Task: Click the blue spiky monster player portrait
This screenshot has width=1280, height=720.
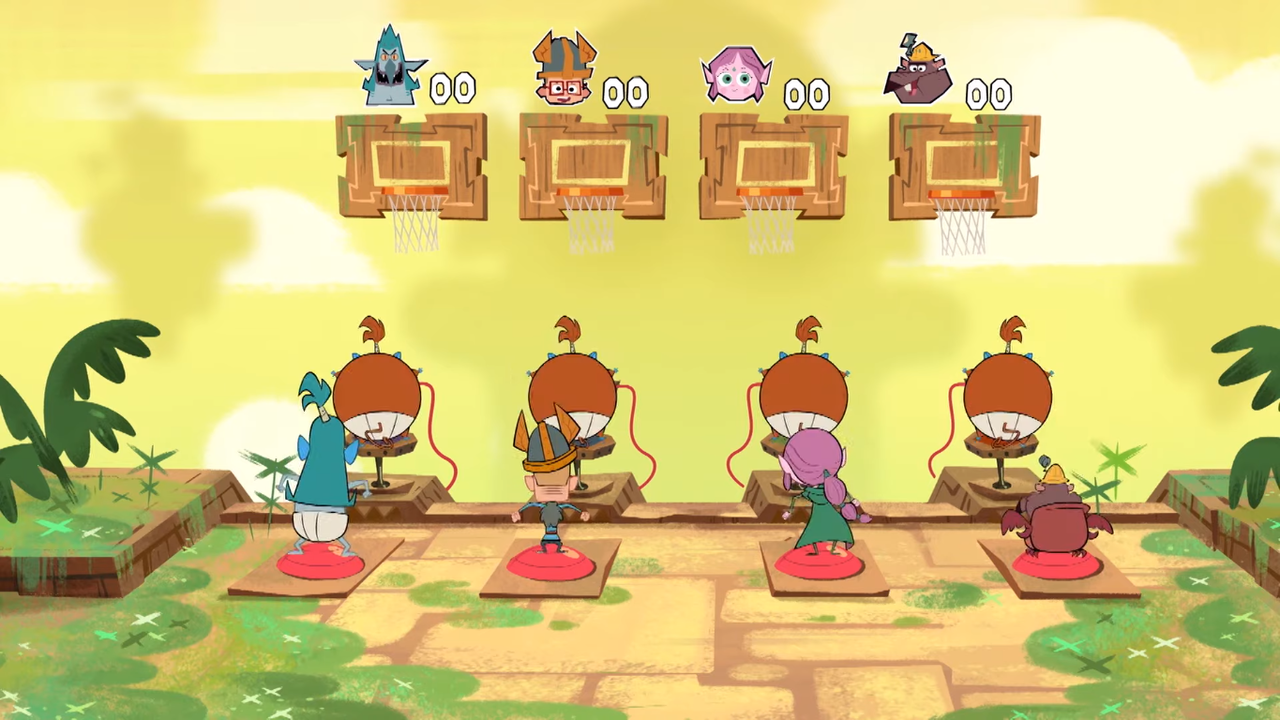Action: pos(390,70)
